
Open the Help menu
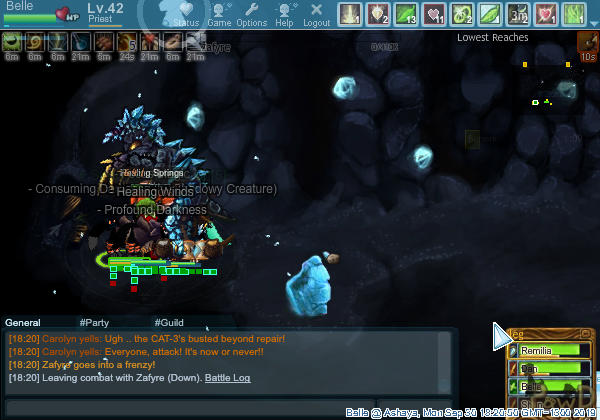coord(284,14)
